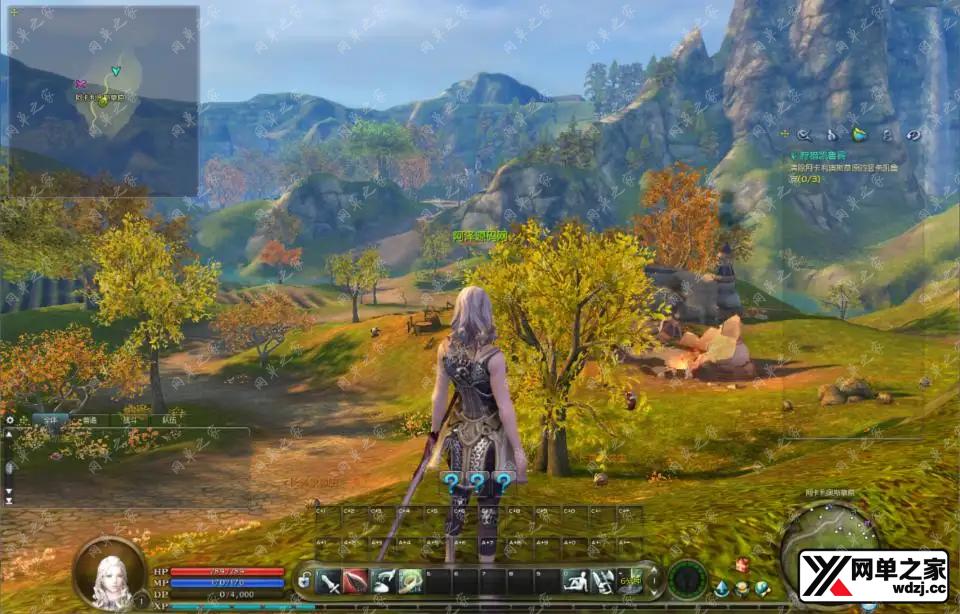Screen dimensions: 960x614
Task: Select the second chat tab
Action: 90,421
